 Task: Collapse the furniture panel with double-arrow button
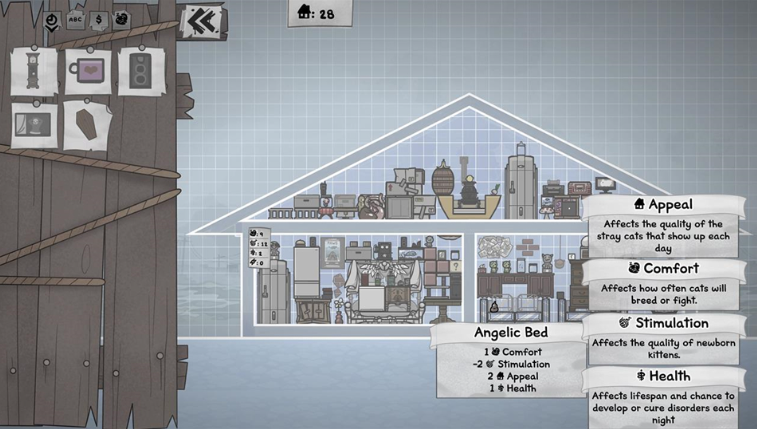[x=203, y=20]
